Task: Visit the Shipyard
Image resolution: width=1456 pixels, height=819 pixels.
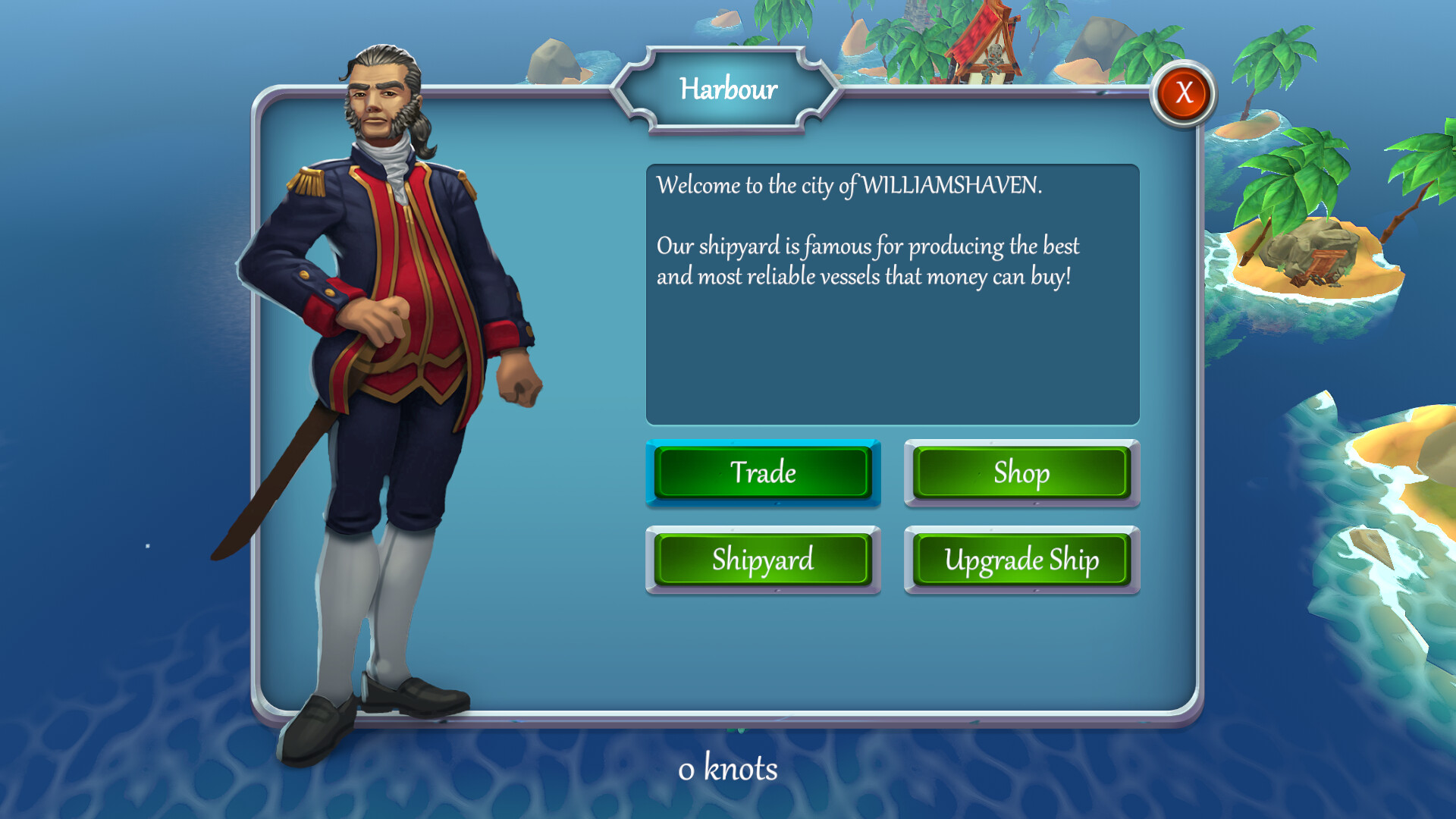Action: (763, 560)
